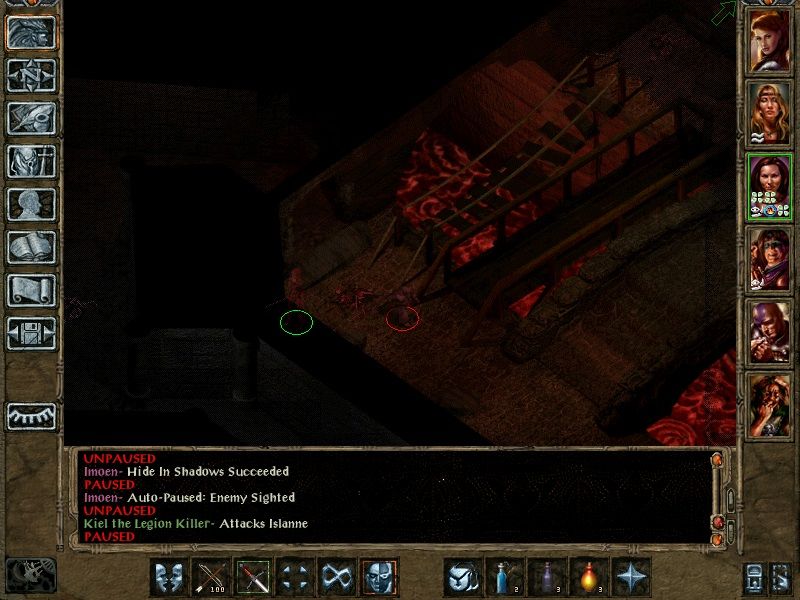Select the green-highlighted dark-haired woman portrait

coord(769,185)
